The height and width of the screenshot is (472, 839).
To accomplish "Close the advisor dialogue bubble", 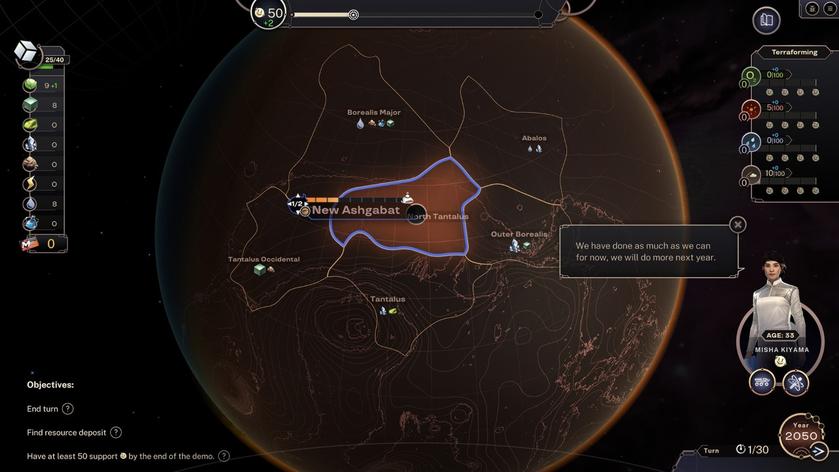I will [738, 225].
